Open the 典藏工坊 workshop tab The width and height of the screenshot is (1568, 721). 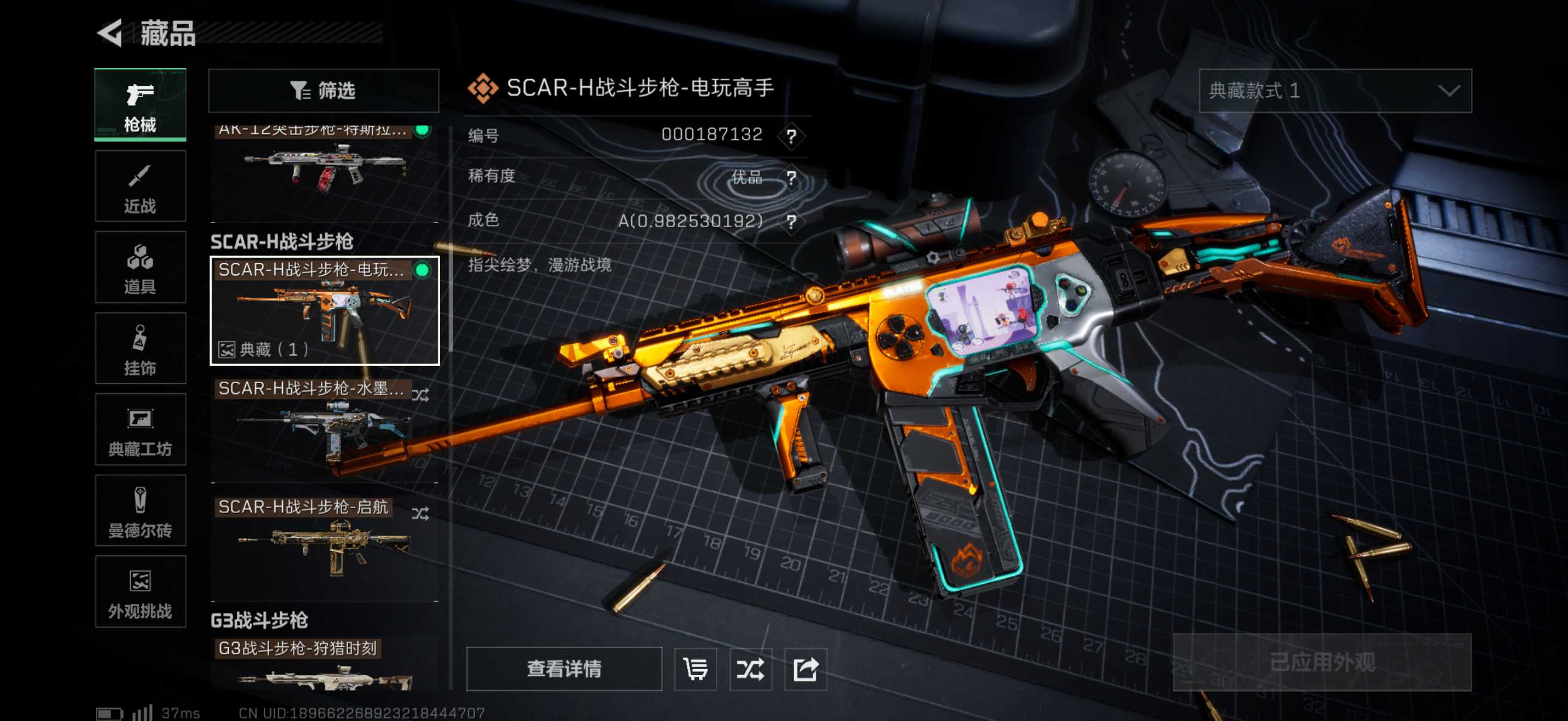click(x=140, y=430)
